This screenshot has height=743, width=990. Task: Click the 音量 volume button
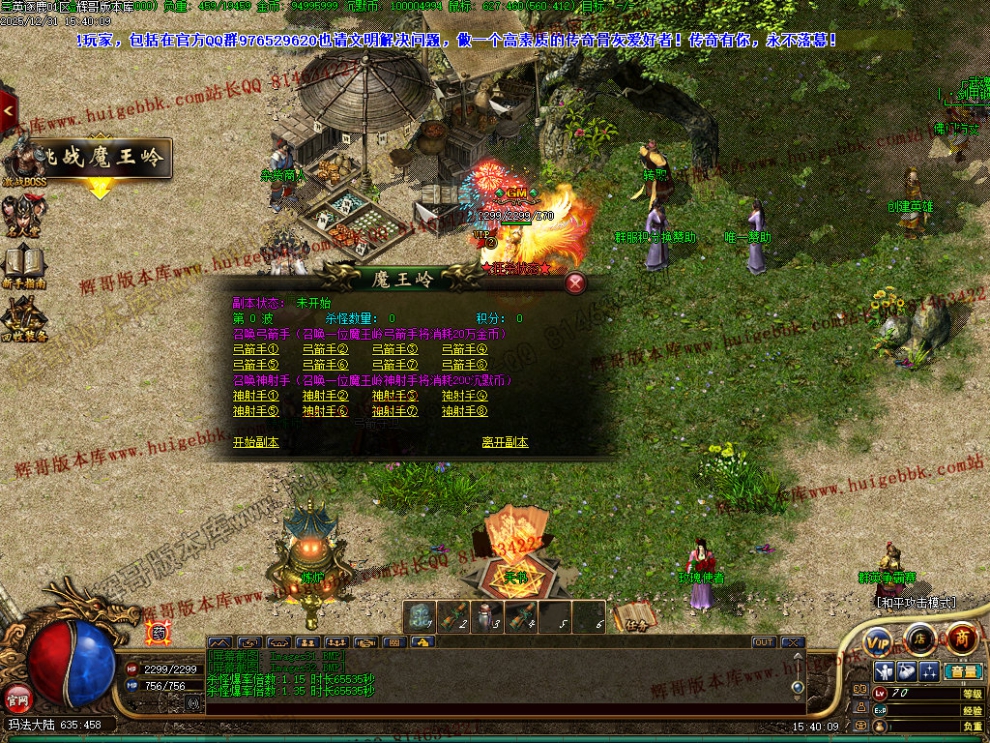(x=964, y=671)
